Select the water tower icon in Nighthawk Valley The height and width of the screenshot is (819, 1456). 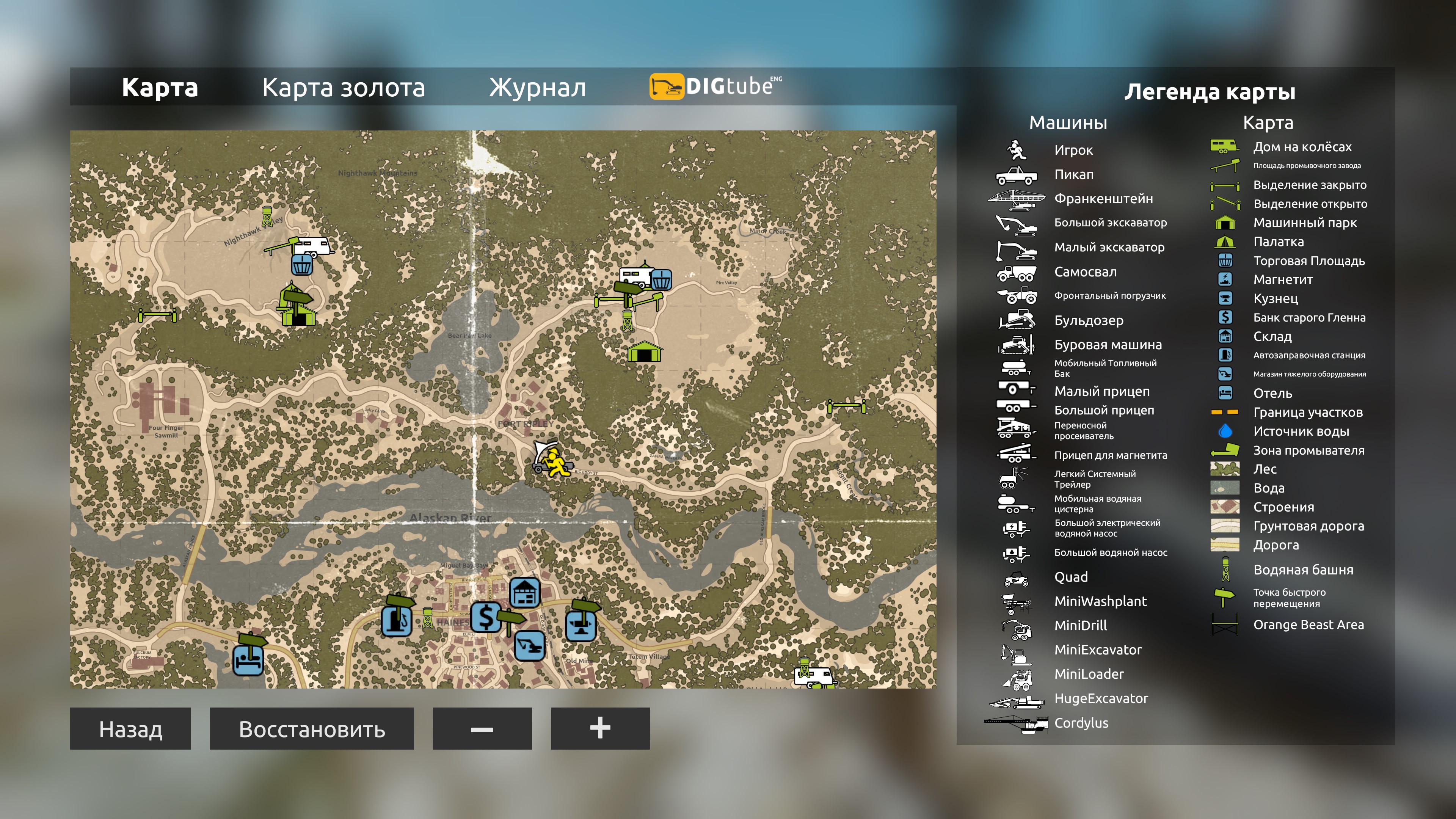(x=267, y=217)
